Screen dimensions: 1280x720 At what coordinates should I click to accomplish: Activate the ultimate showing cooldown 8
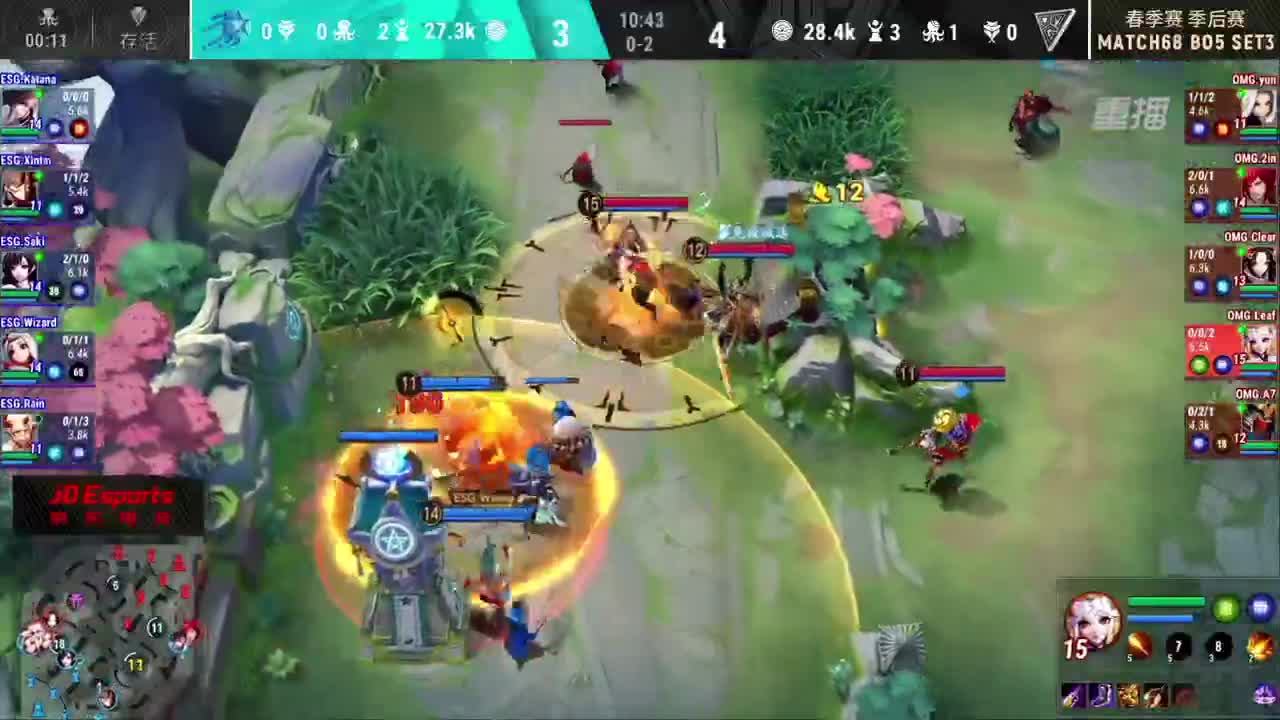1218,646
